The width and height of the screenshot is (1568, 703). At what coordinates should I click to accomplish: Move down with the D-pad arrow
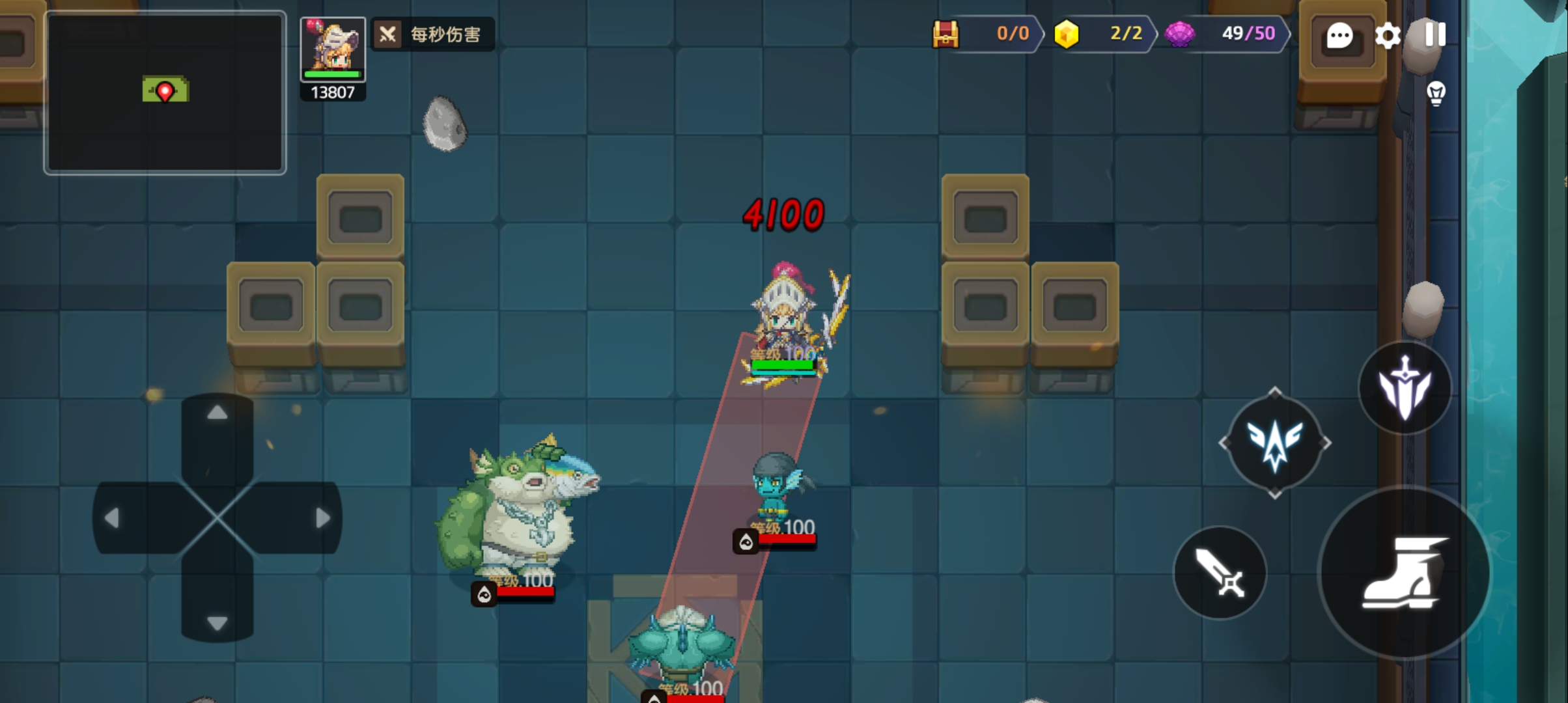217,622
